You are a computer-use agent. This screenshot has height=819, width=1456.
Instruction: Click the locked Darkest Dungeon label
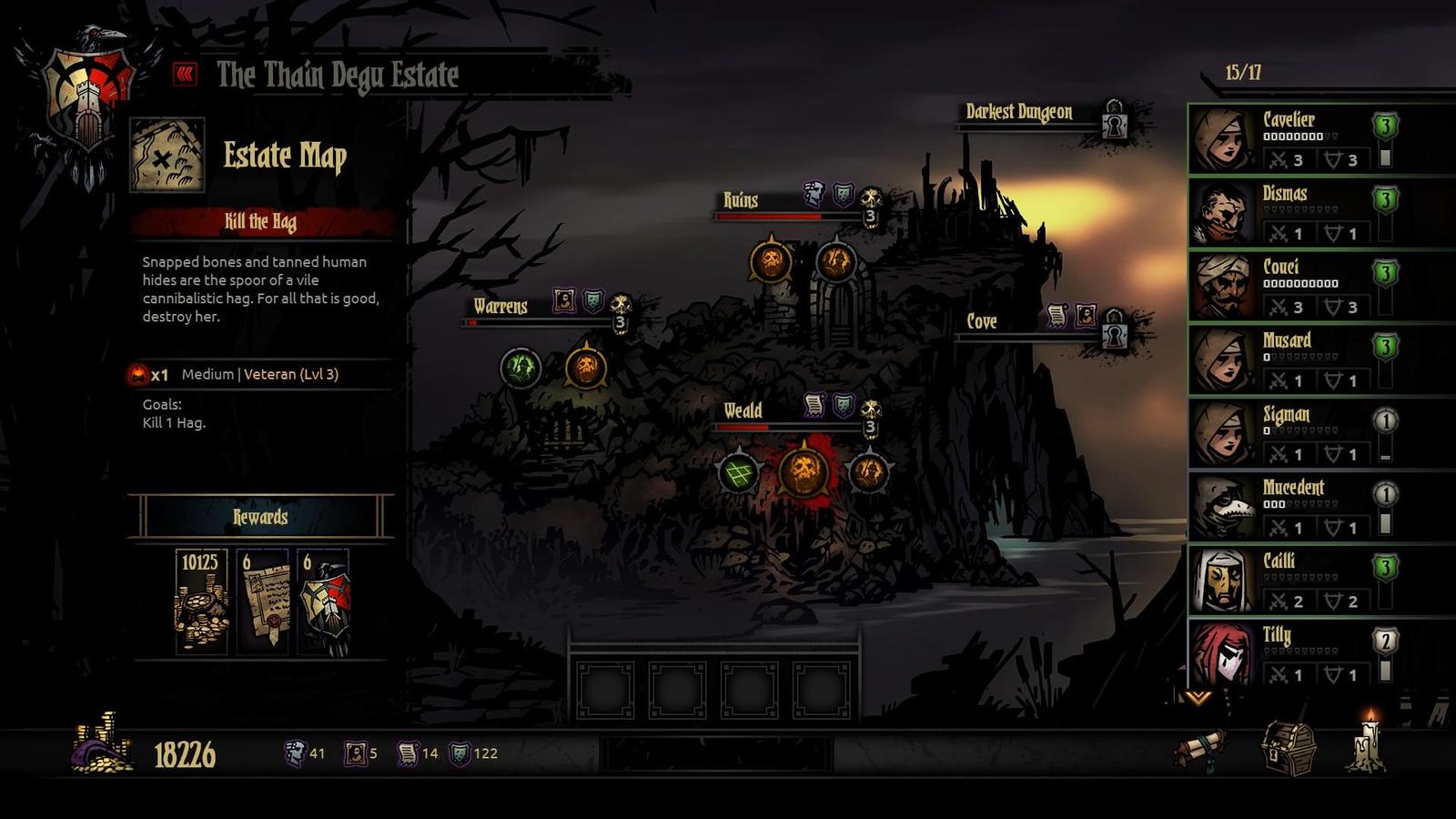[1019, 113]
